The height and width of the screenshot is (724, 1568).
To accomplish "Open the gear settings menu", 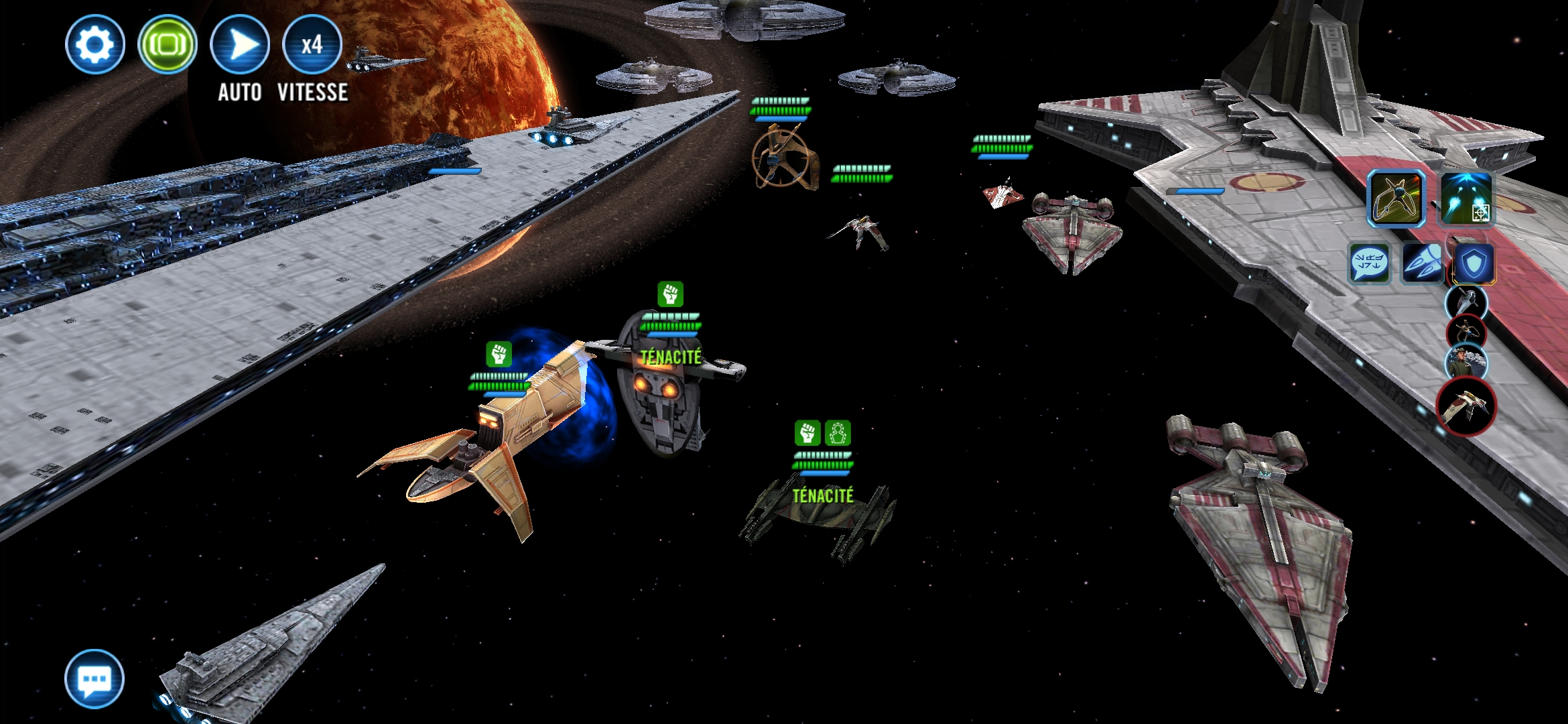I will (x=95, y=45).
